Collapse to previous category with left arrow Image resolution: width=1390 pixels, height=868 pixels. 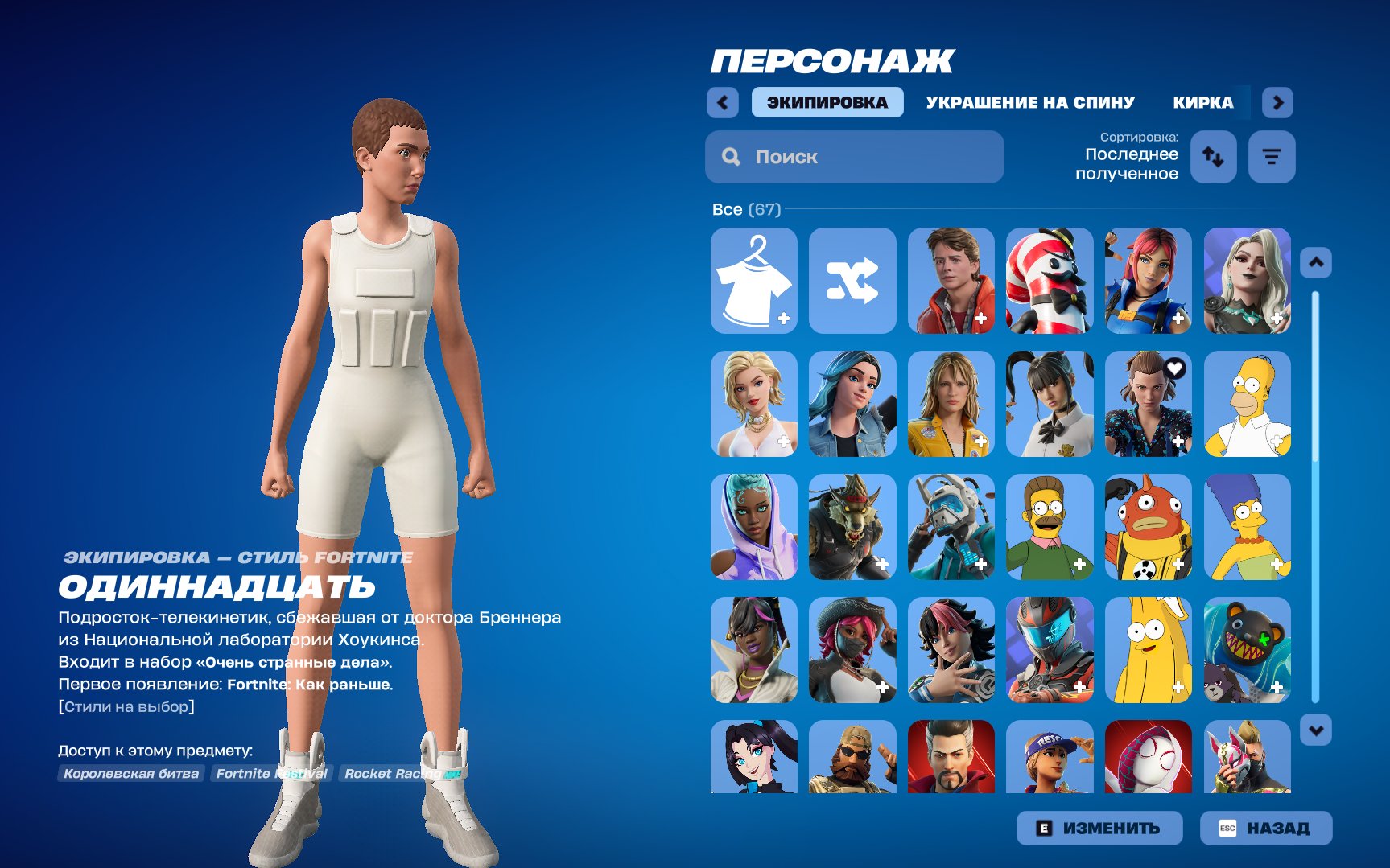point(722,102)
